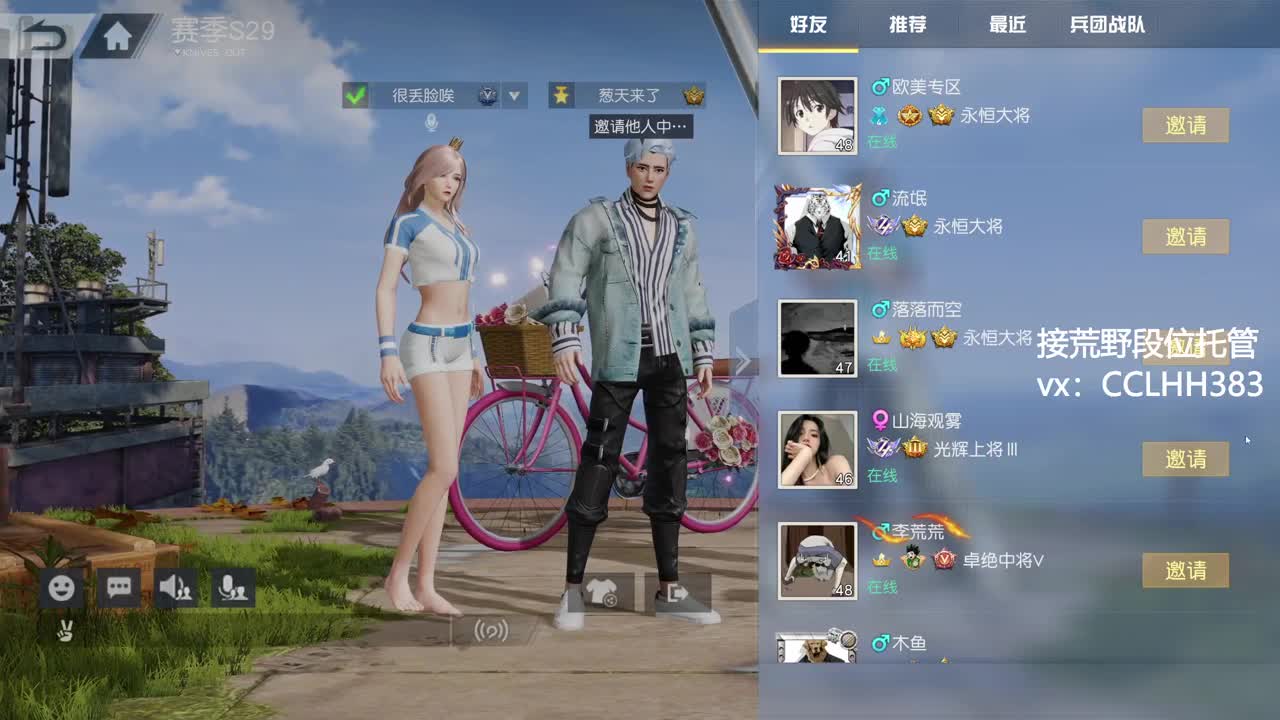The height and width of the screenshot is (720, 1280).
Task: Invite 山海观雾 using the 邀请 button
Action: (x=1184, y=459)
